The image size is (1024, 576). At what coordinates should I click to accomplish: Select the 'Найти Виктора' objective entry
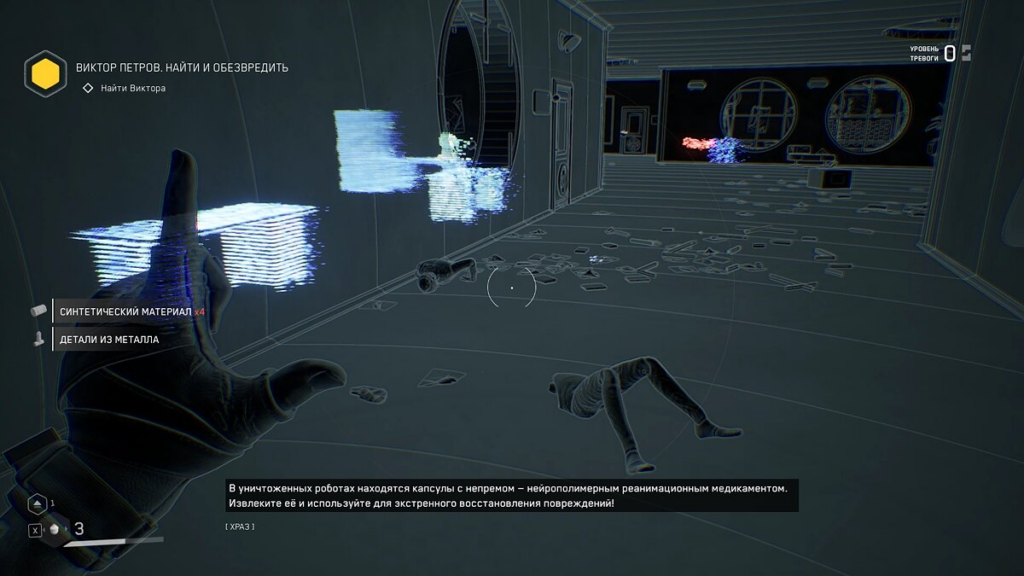point(132,88)
